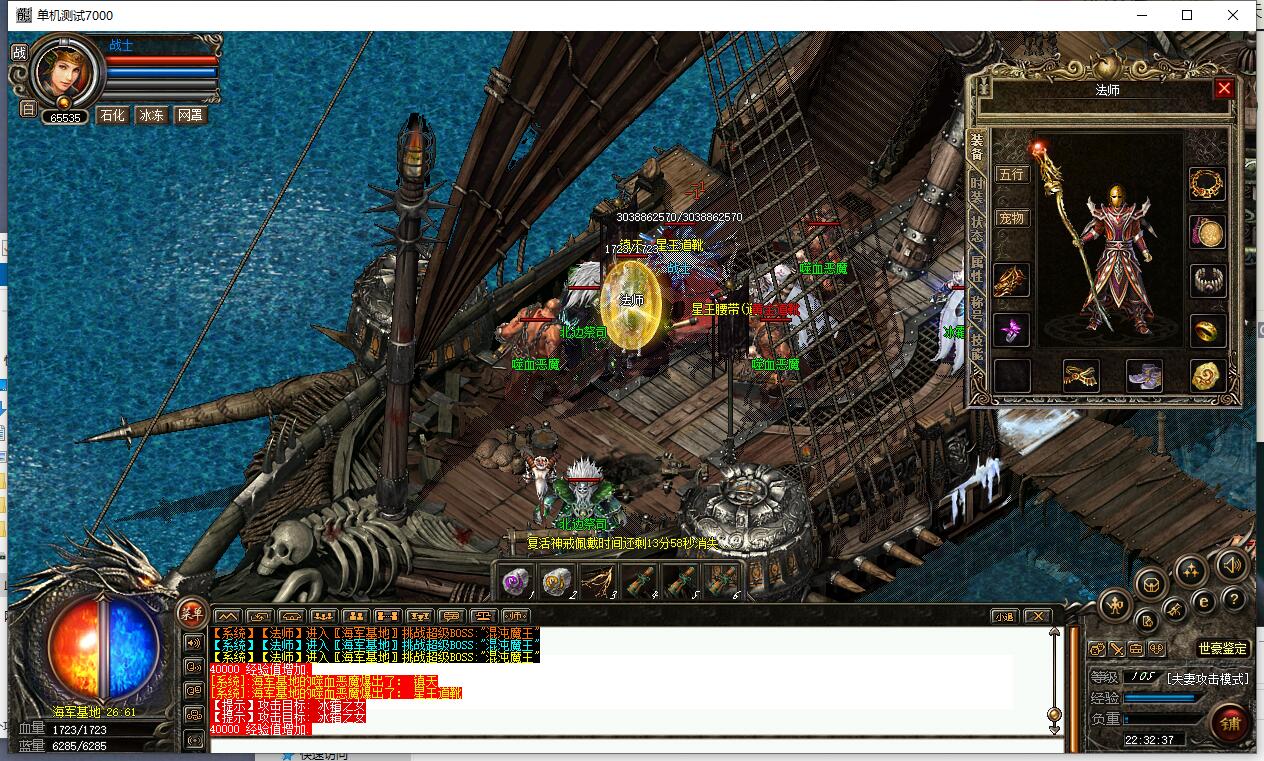Use the purple scroll in hotbar slot 1
Screen dimensions: 1264x761
tap(516, 580)
